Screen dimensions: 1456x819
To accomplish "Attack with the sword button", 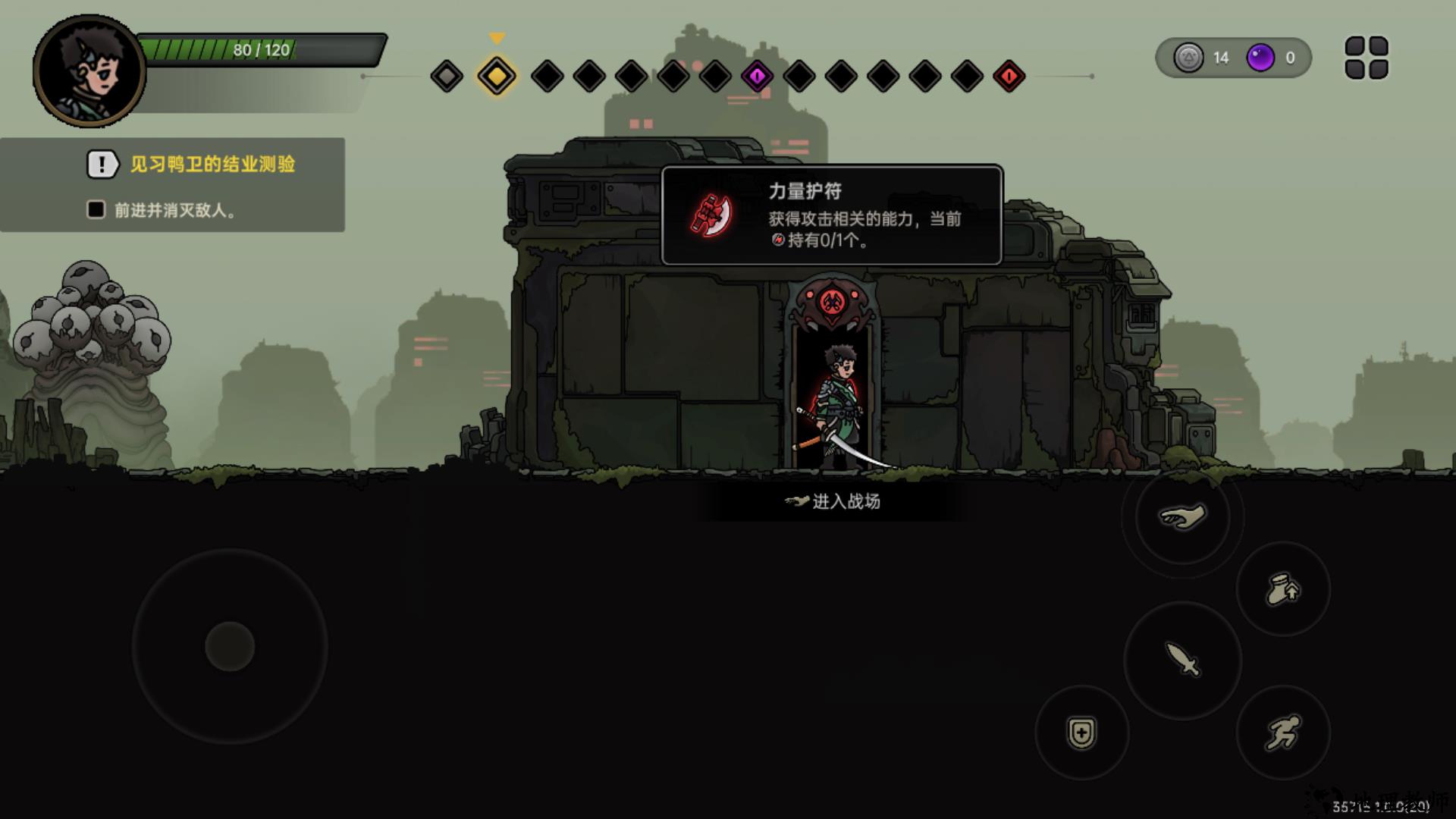I will 1181,659.
